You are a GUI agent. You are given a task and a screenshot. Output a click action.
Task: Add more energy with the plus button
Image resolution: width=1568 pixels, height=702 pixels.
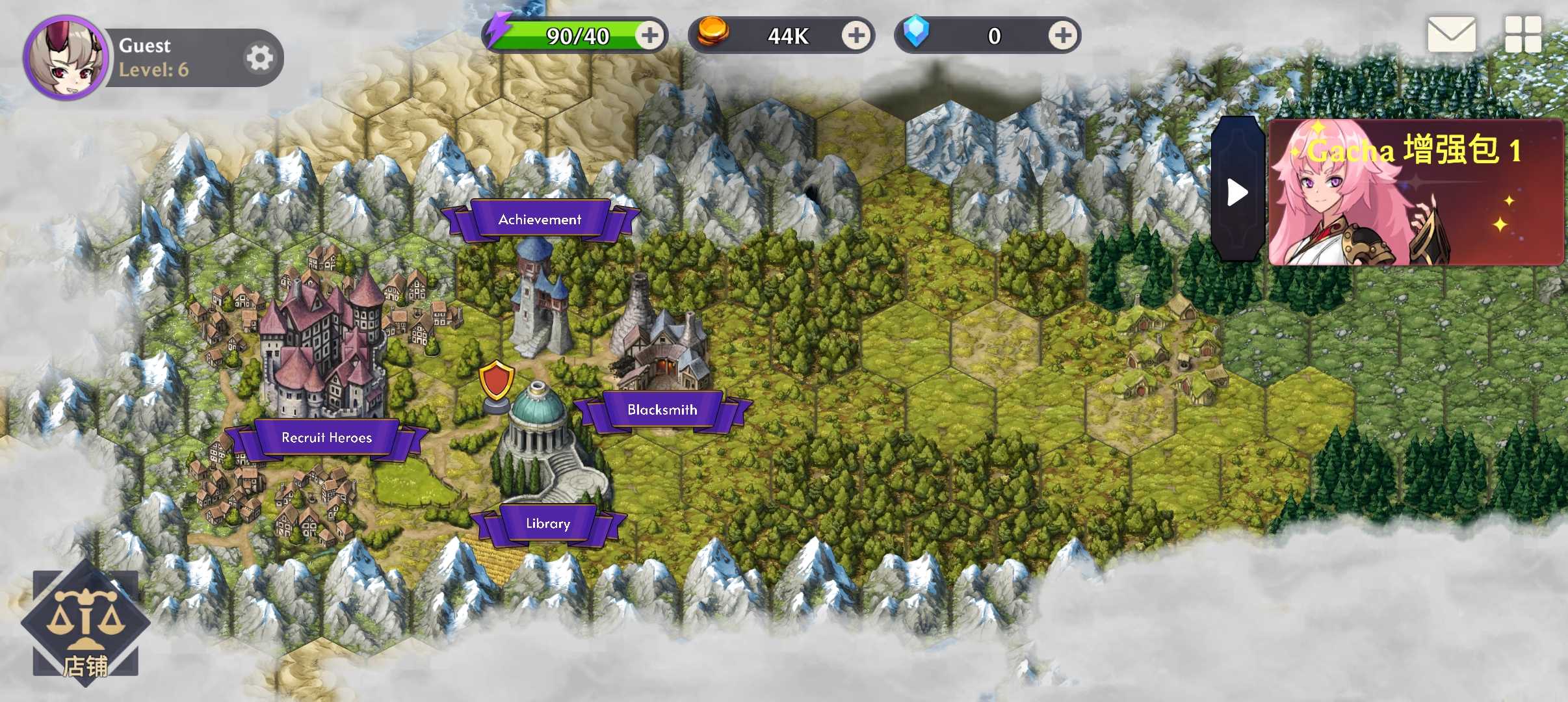[x=649, y=35]
